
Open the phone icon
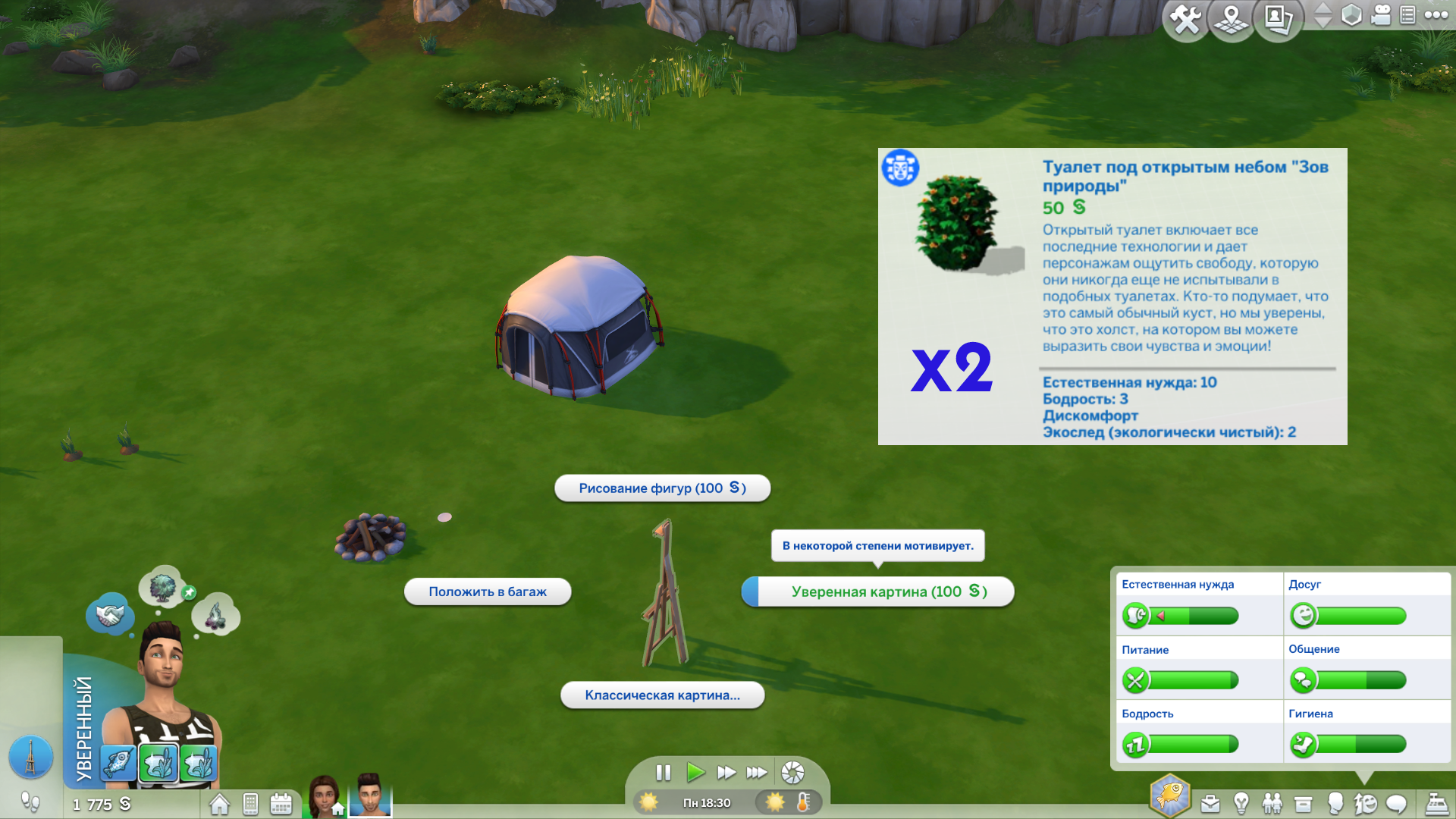(251, 804)
